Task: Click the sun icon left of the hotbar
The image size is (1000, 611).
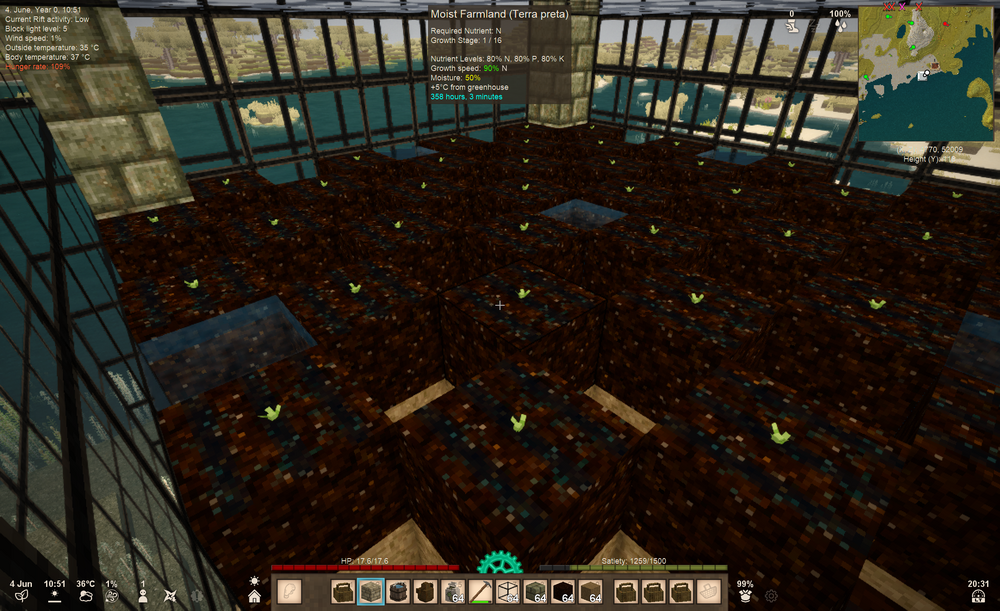Action: click(x=255, y=580)
